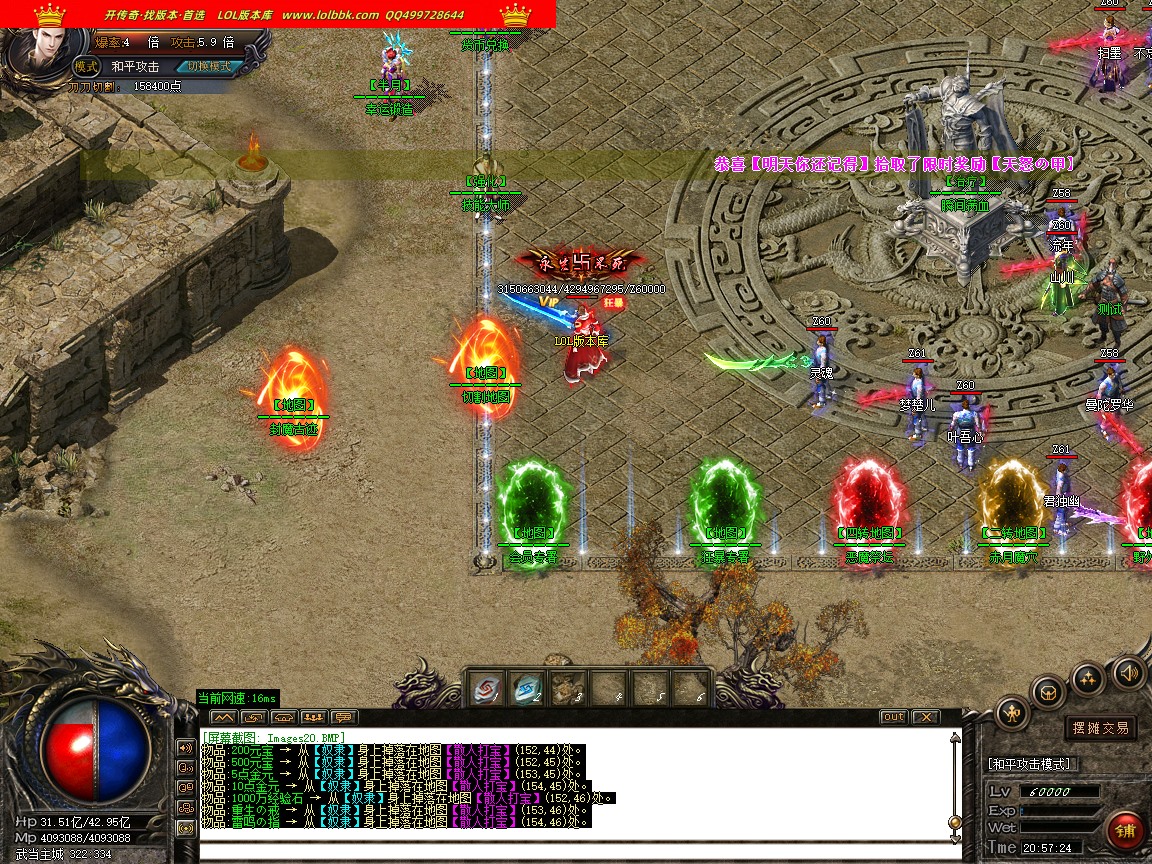
Task: Open the 摆摊交易 stall trade button
Action: coord(1100,728)
